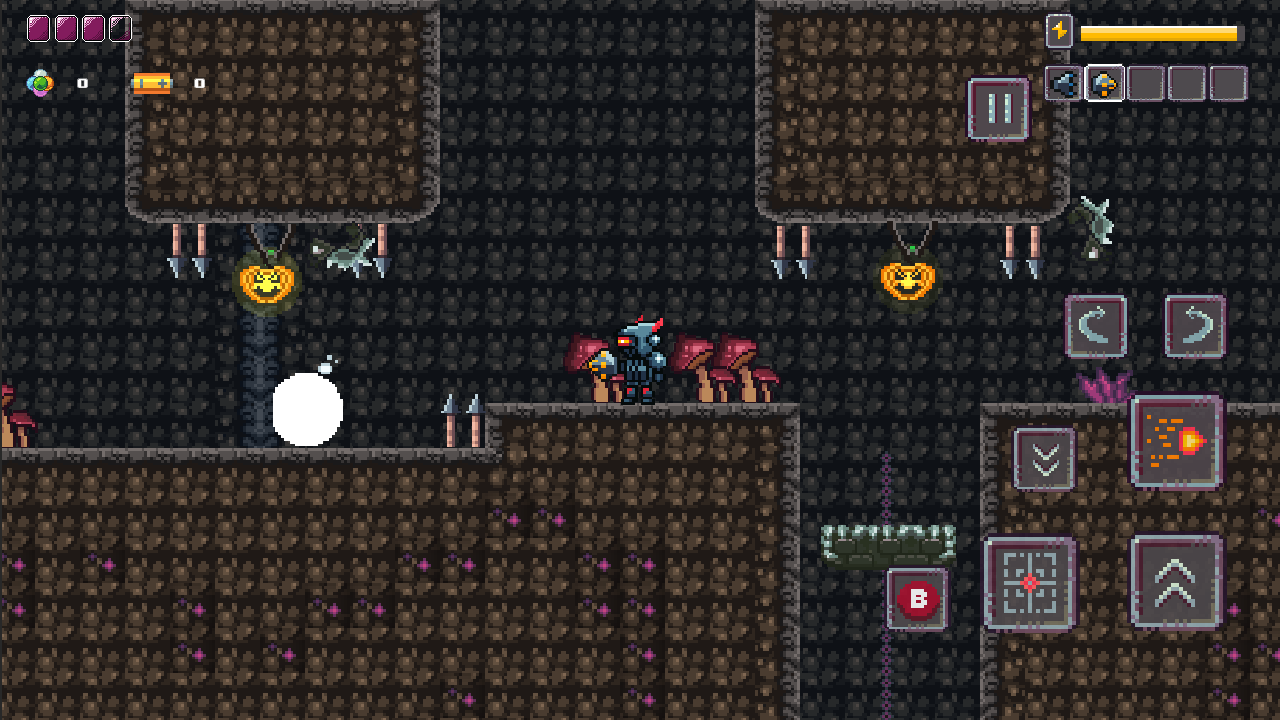Click the rotate-left curved arrow control
Viewport: 1280px width, 720px height.
pyautogui.click(x=1096, y=327)
